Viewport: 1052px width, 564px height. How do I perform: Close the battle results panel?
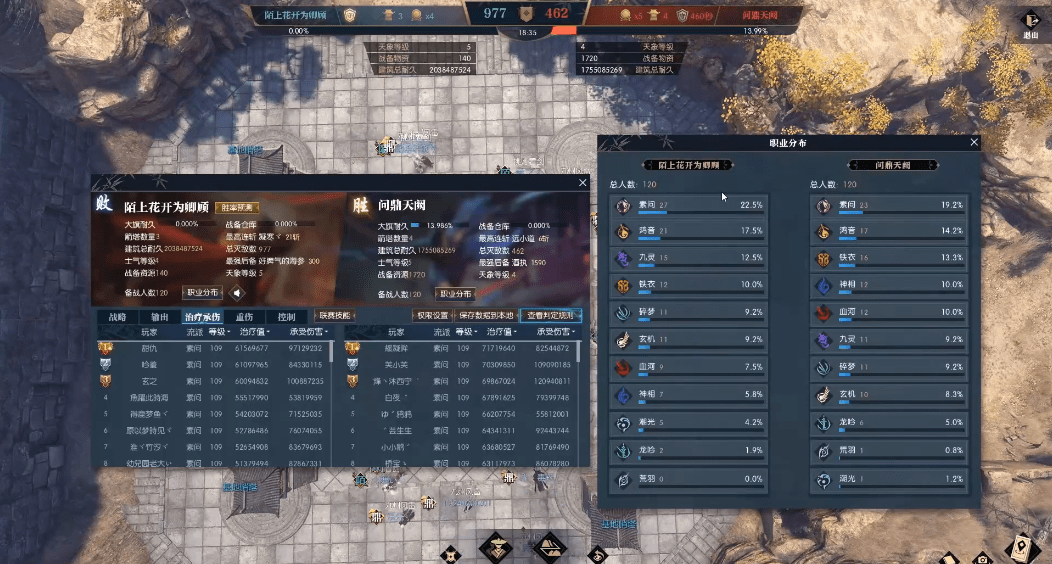point(583,183)
